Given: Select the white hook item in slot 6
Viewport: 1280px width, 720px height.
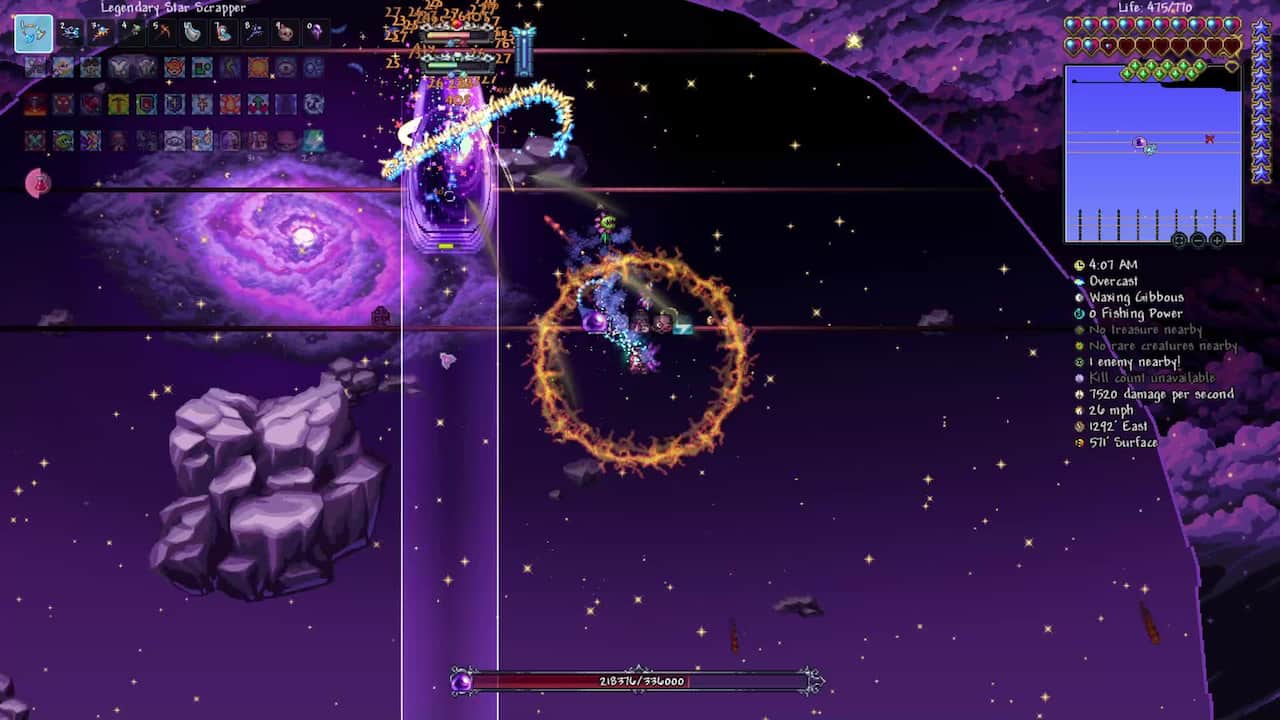Looking at the screenshot, I should tap(192, 33).
